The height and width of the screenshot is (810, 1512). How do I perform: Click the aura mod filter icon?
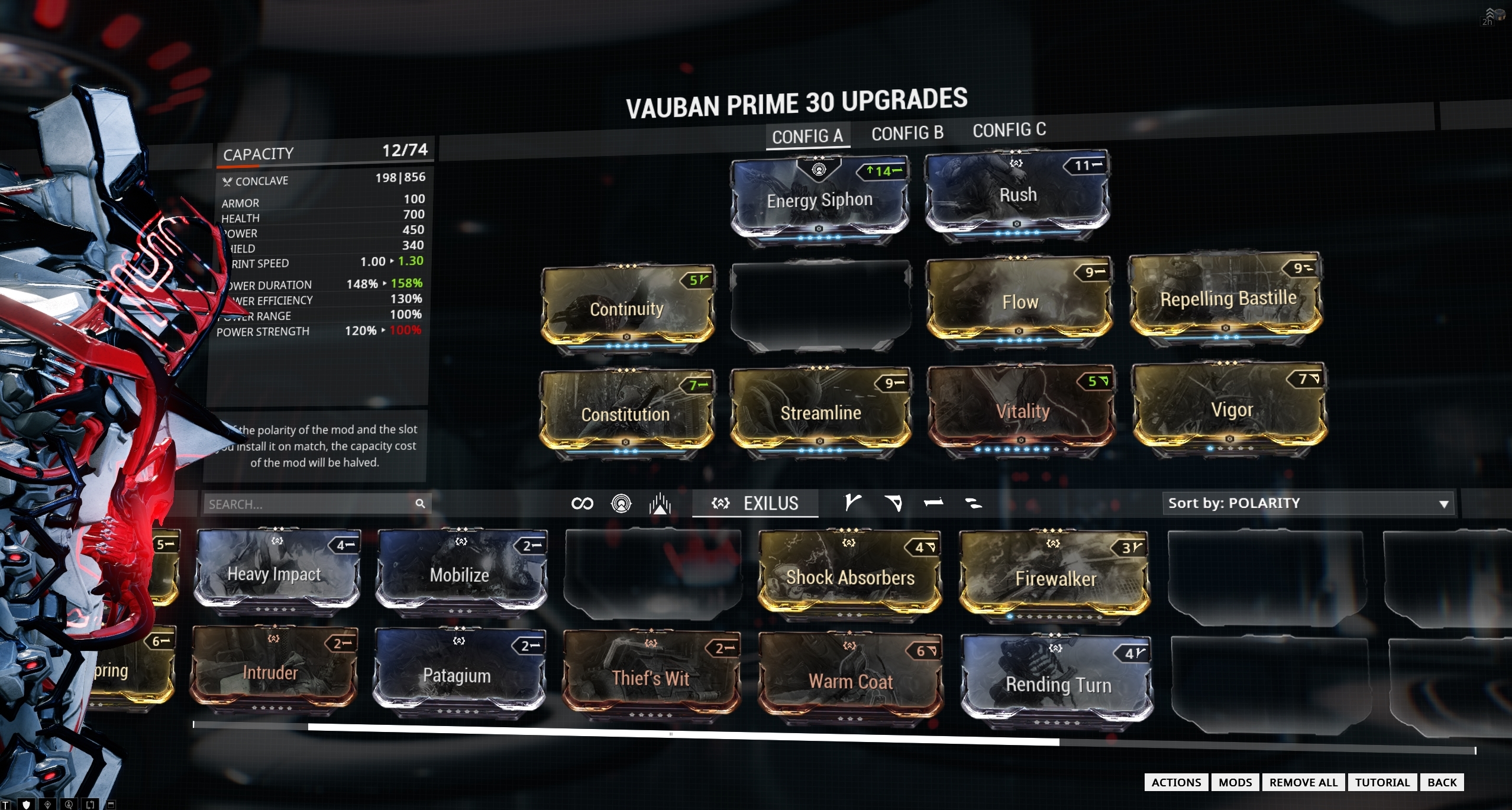(621, 503)
